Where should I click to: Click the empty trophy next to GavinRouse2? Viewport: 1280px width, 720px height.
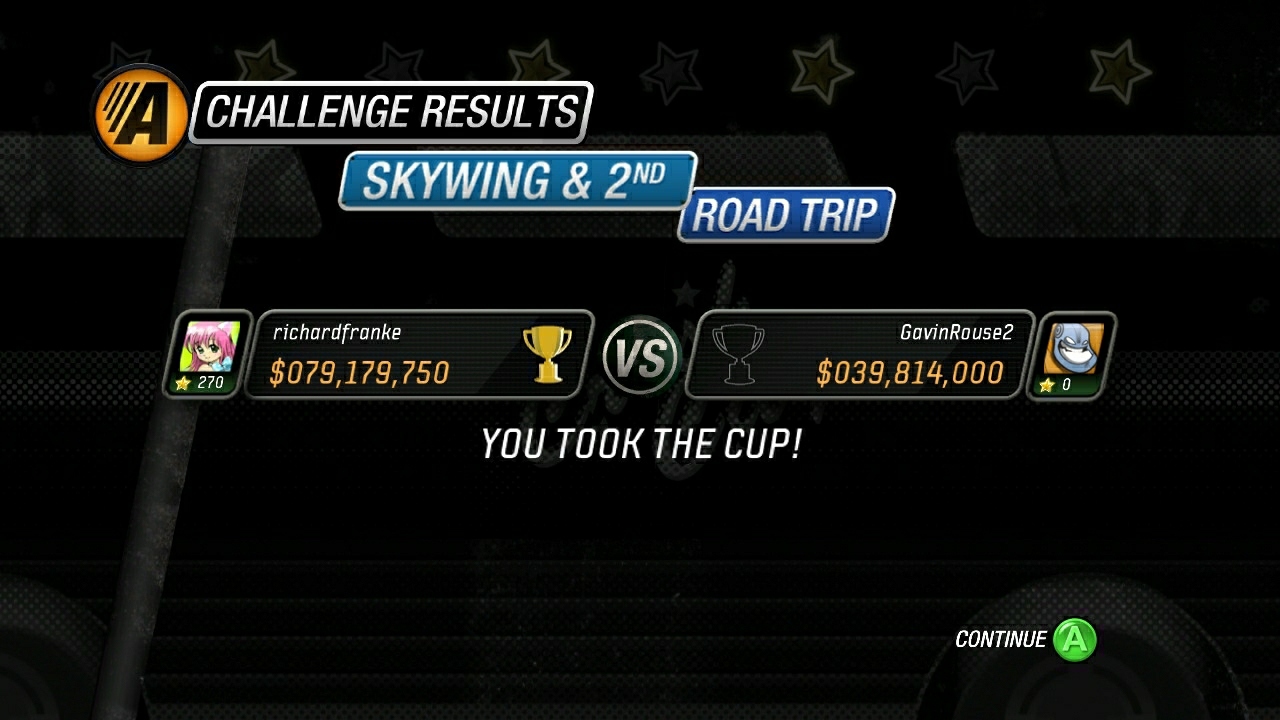739,356
